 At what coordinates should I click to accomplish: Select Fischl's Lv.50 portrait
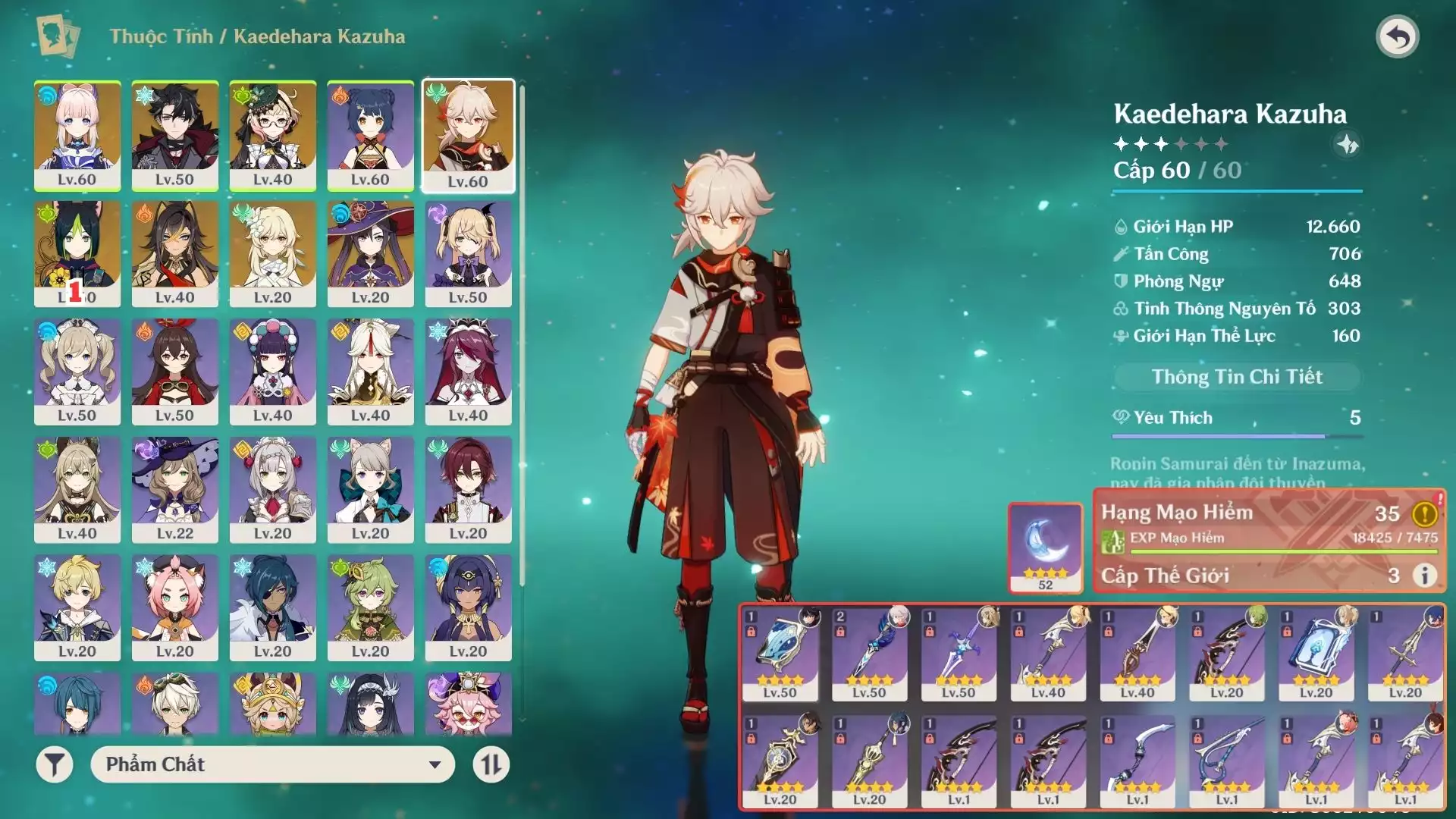[468, 253]
